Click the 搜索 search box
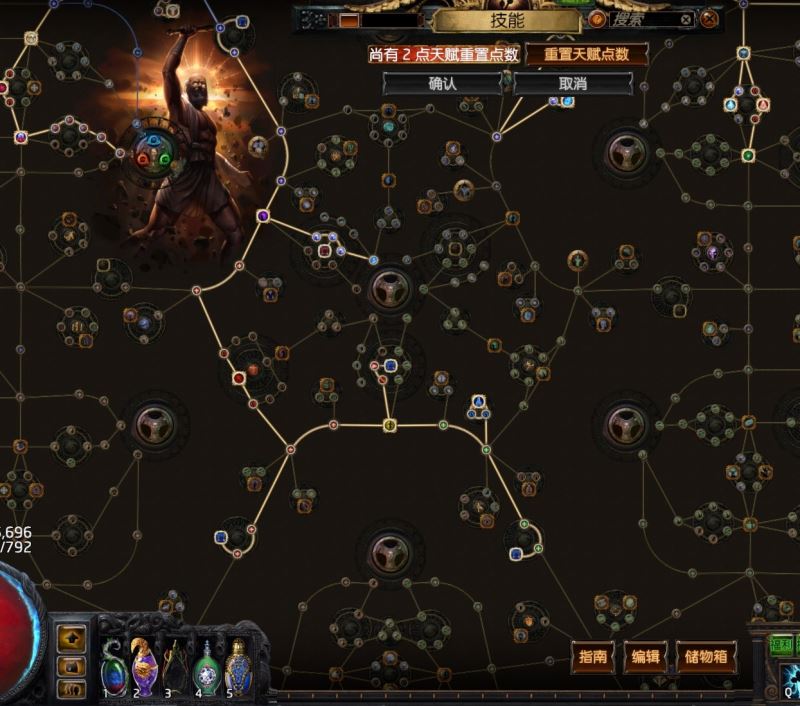This screenshot has height=706, width=800. 642,19
